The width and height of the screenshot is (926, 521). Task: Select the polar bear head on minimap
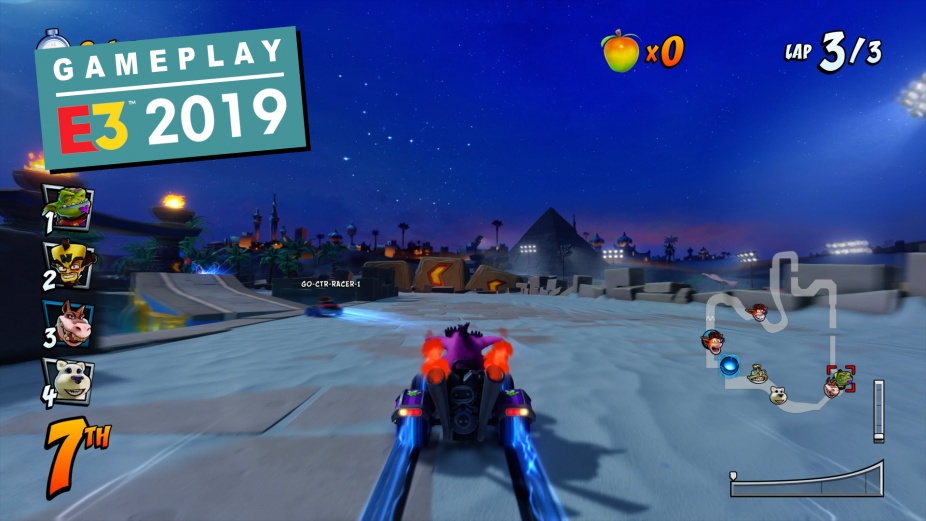coord(778,395)
